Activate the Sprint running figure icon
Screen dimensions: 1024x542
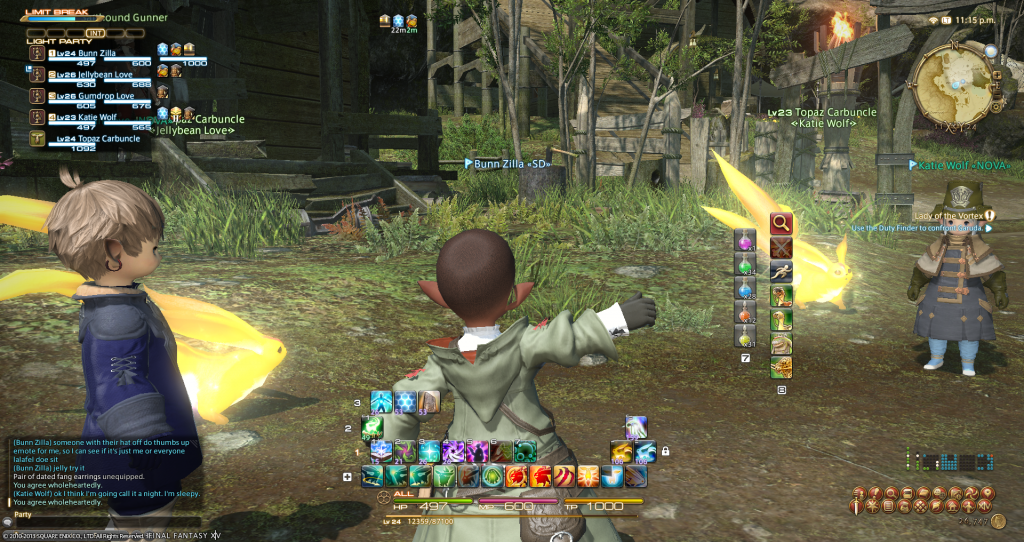pyautogui.click(x=781, y=270)
